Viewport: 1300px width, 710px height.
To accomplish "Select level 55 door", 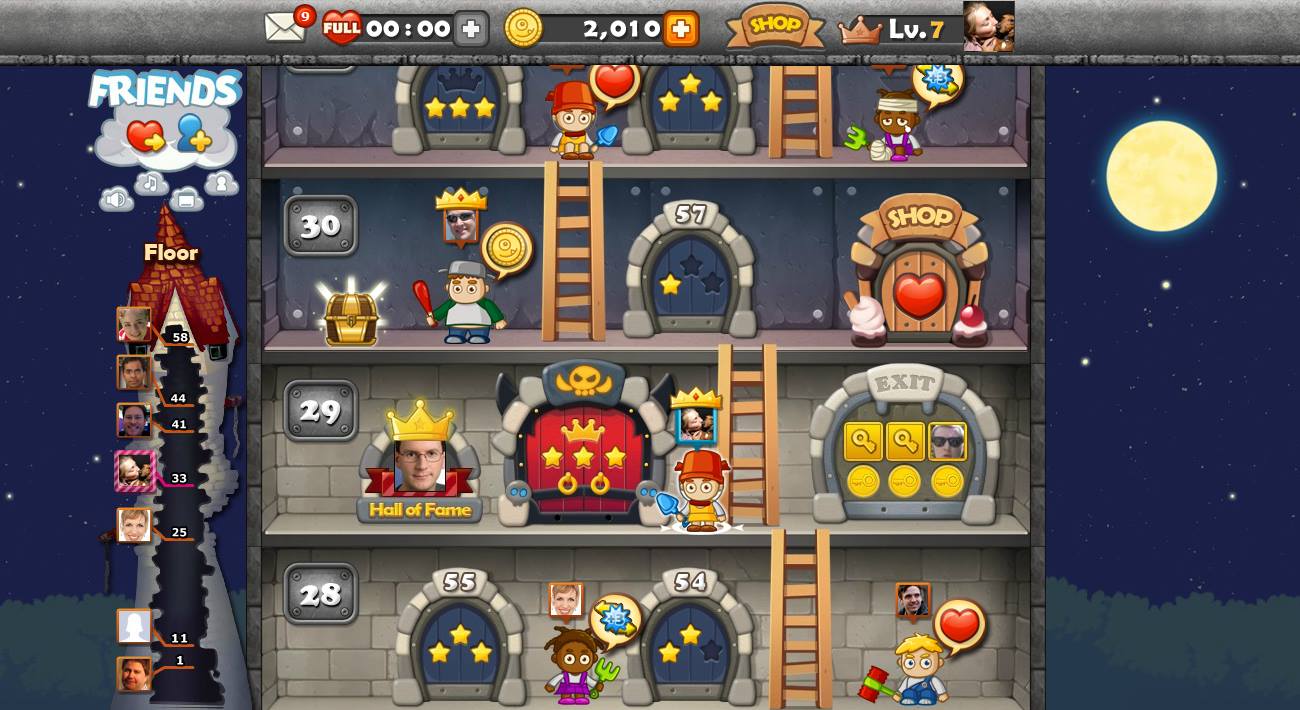I will point(460,645).
